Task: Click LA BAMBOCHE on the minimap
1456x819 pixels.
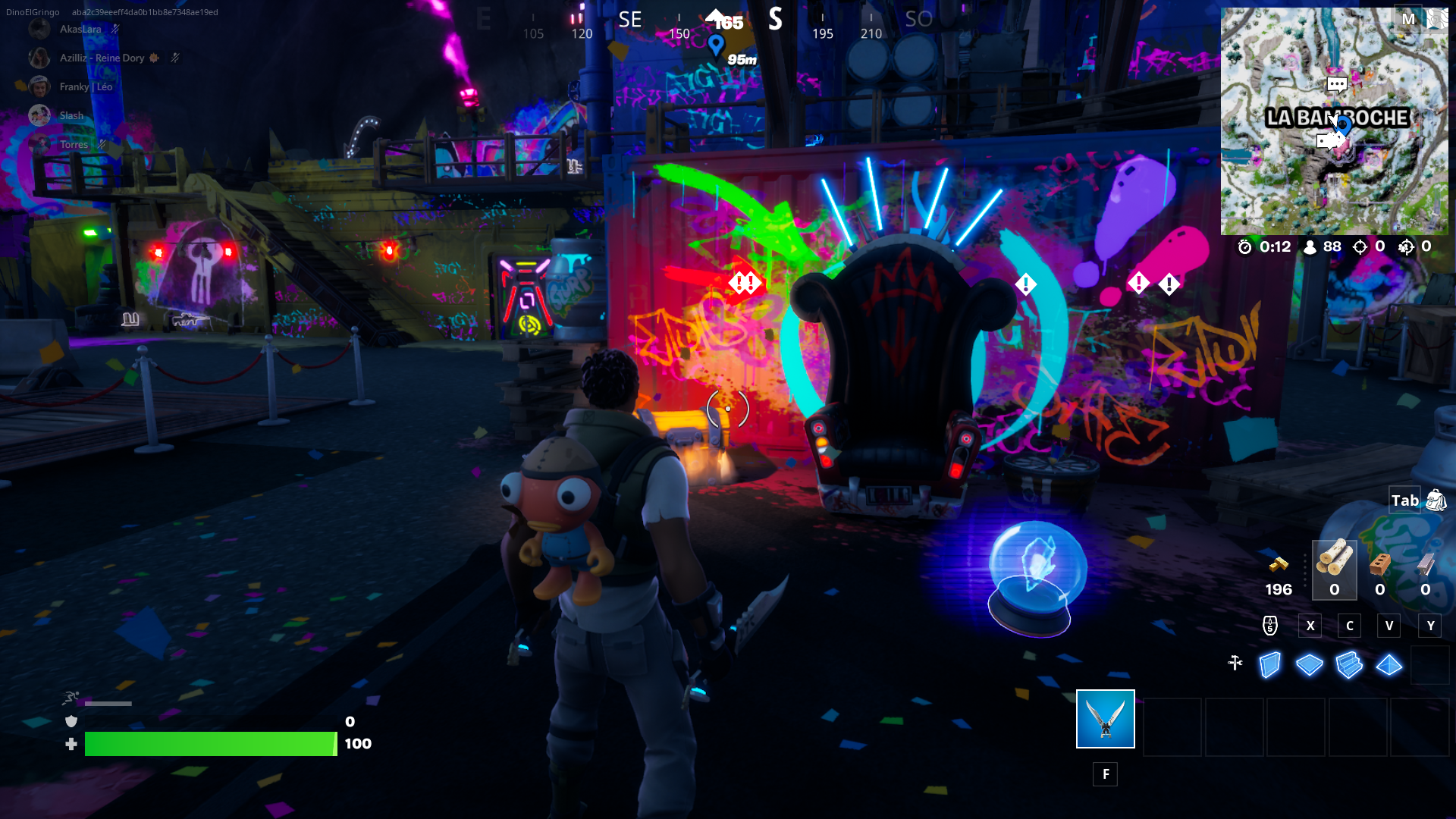Action: tap(1339, 118)
